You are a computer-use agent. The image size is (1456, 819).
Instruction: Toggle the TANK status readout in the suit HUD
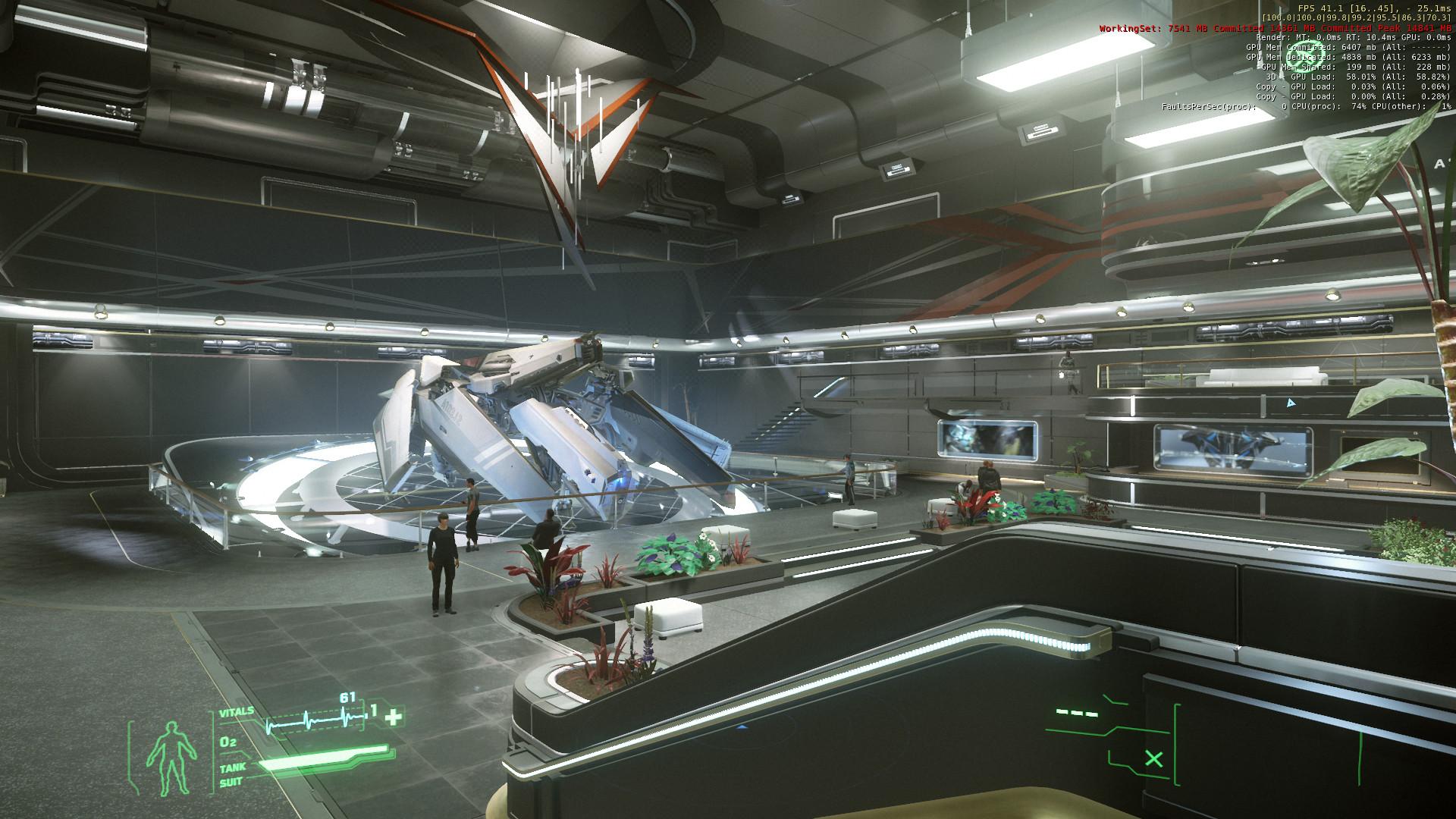(x=234, y=767)
